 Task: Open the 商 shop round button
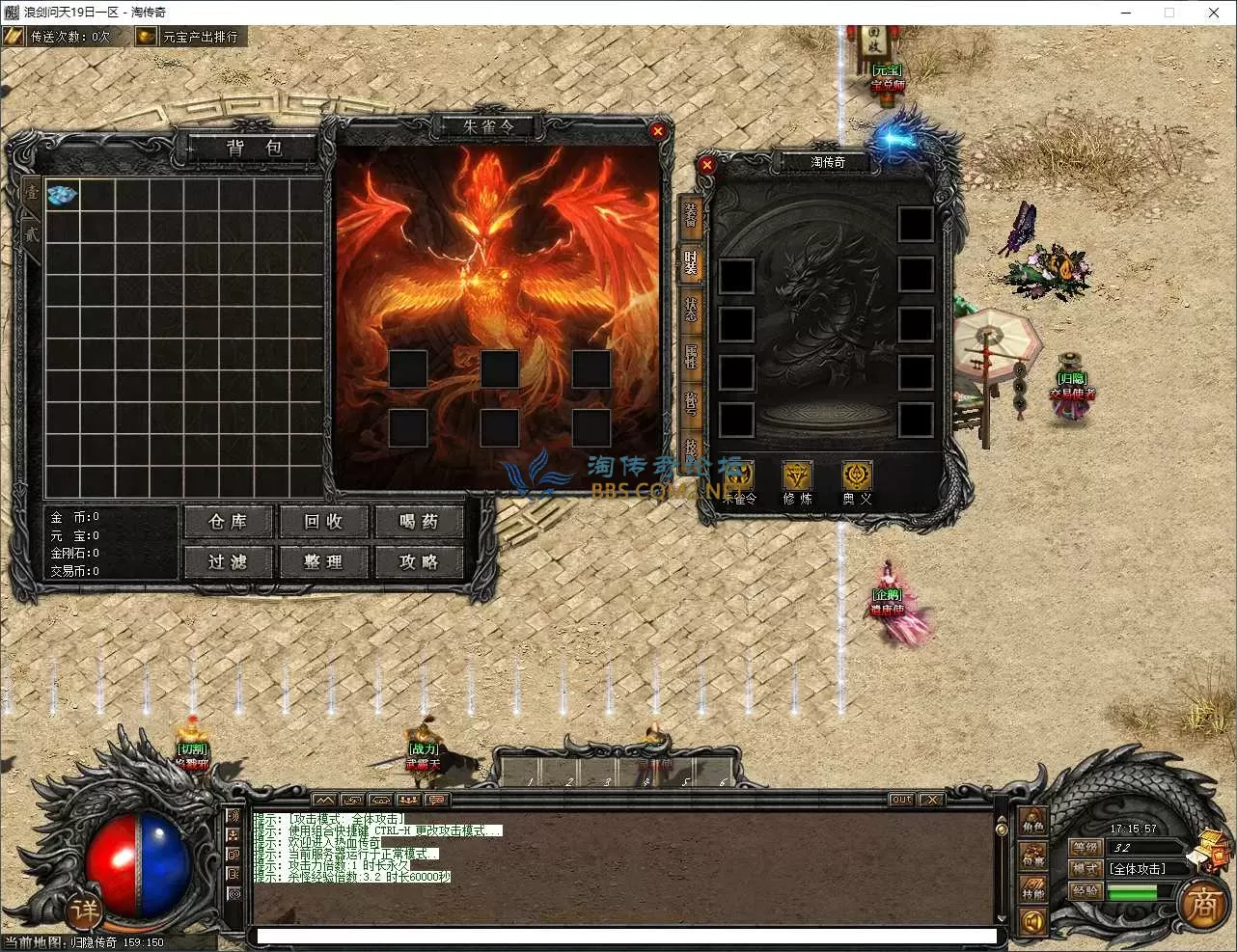pyautogui.click(x=1203, y=905)
